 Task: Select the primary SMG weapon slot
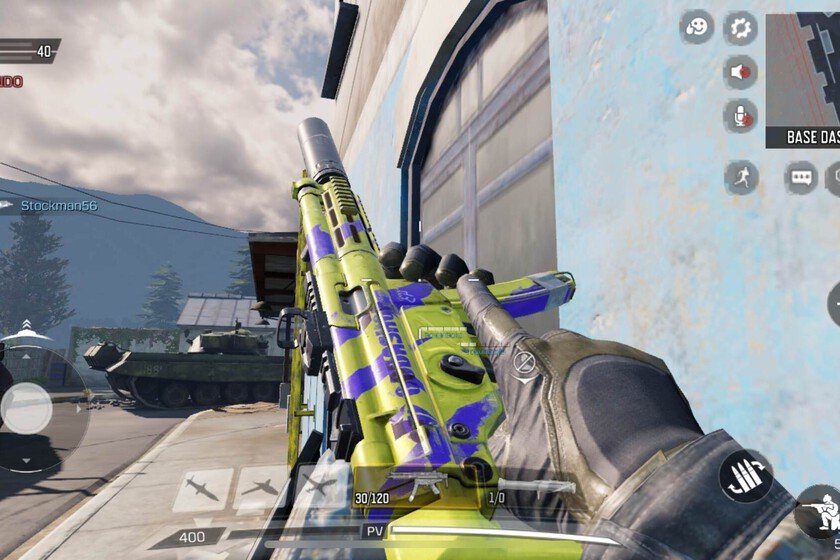click(422, 486)
